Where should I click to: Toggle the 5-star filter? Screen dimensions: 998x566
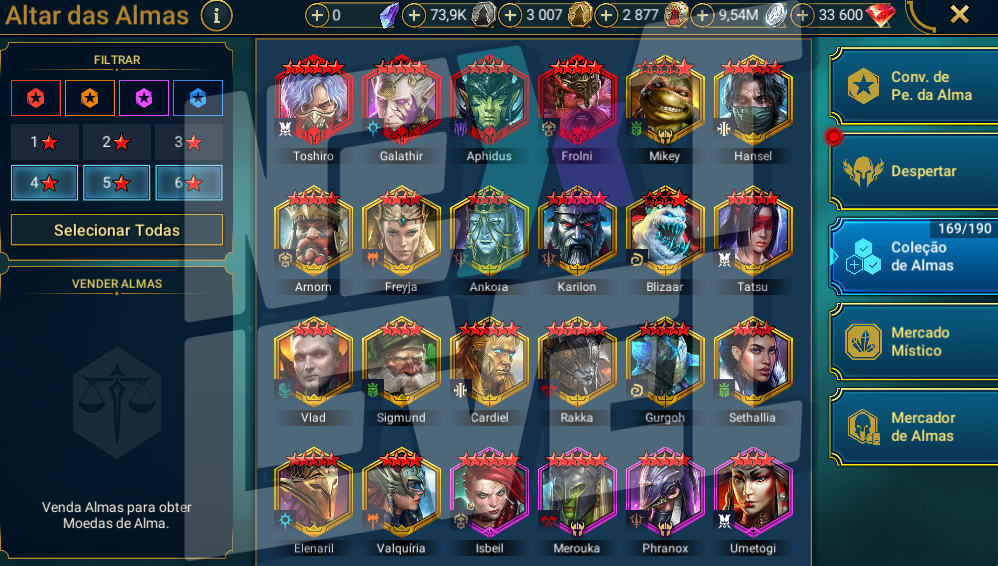pos(116,183)
